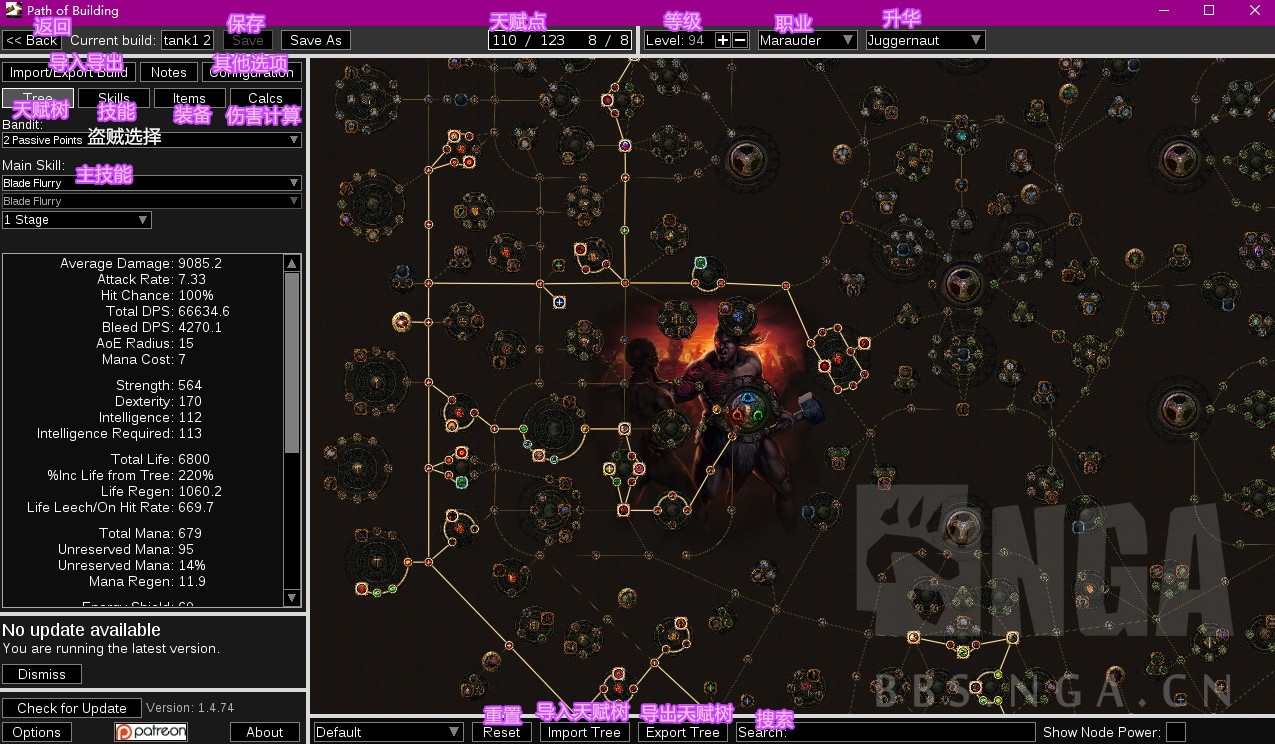Toggle the Show Node Power checkbox

[x=1176, y=732]
